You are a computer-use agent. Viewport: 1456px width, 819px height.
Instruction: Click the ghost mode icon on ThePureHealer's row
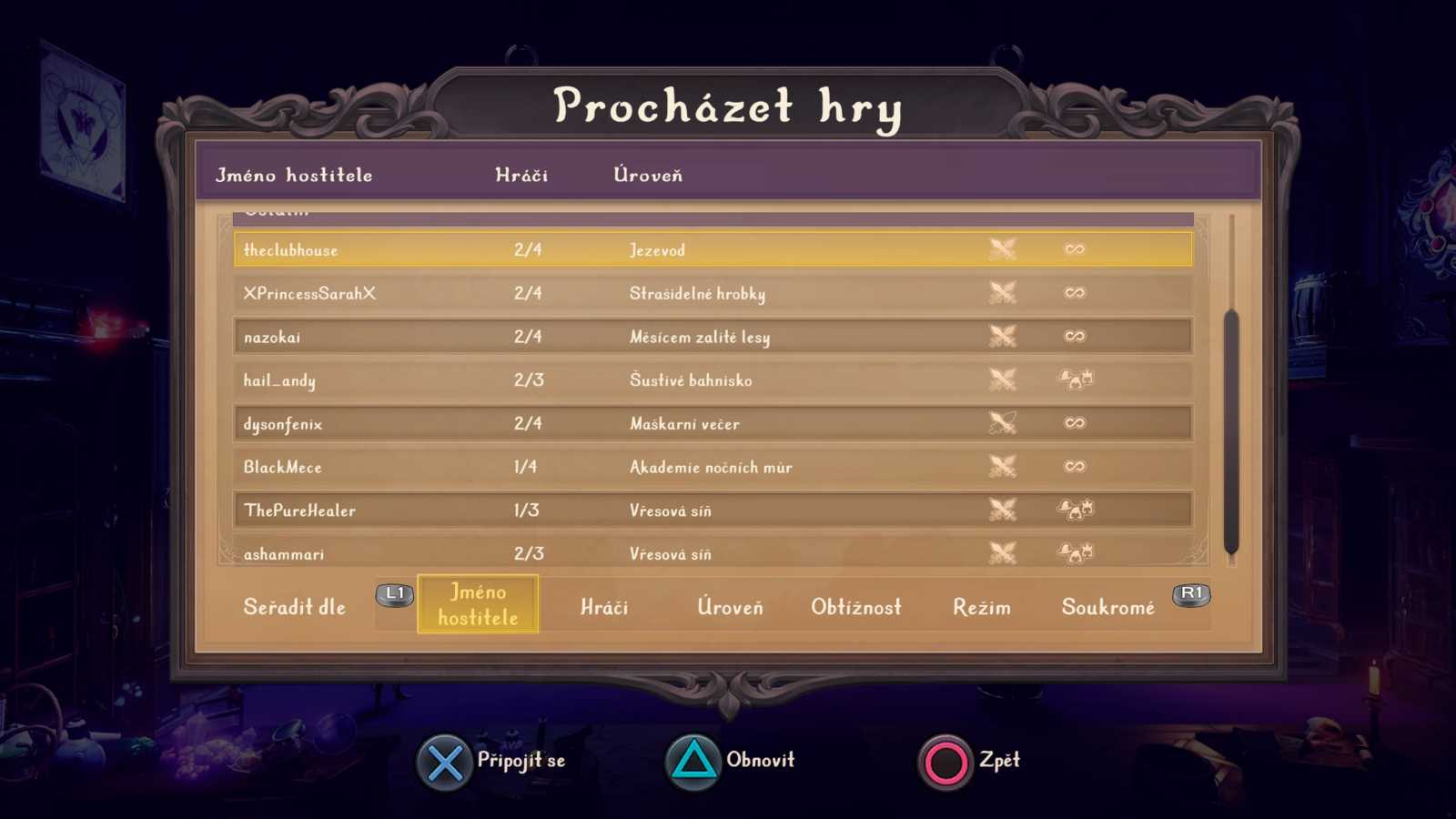point(1076,510)
